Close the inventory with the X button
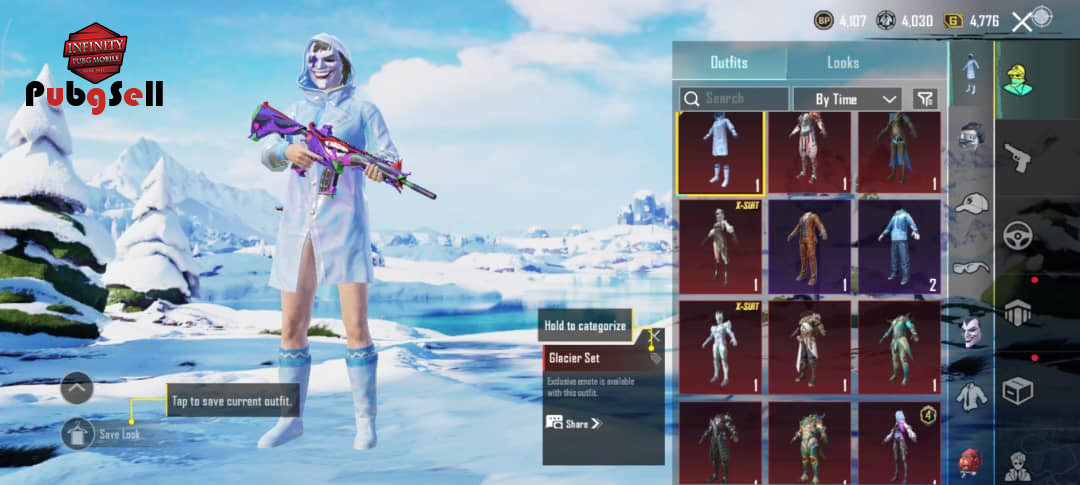The image size is (1080, 485). (x=1020, y=21)
